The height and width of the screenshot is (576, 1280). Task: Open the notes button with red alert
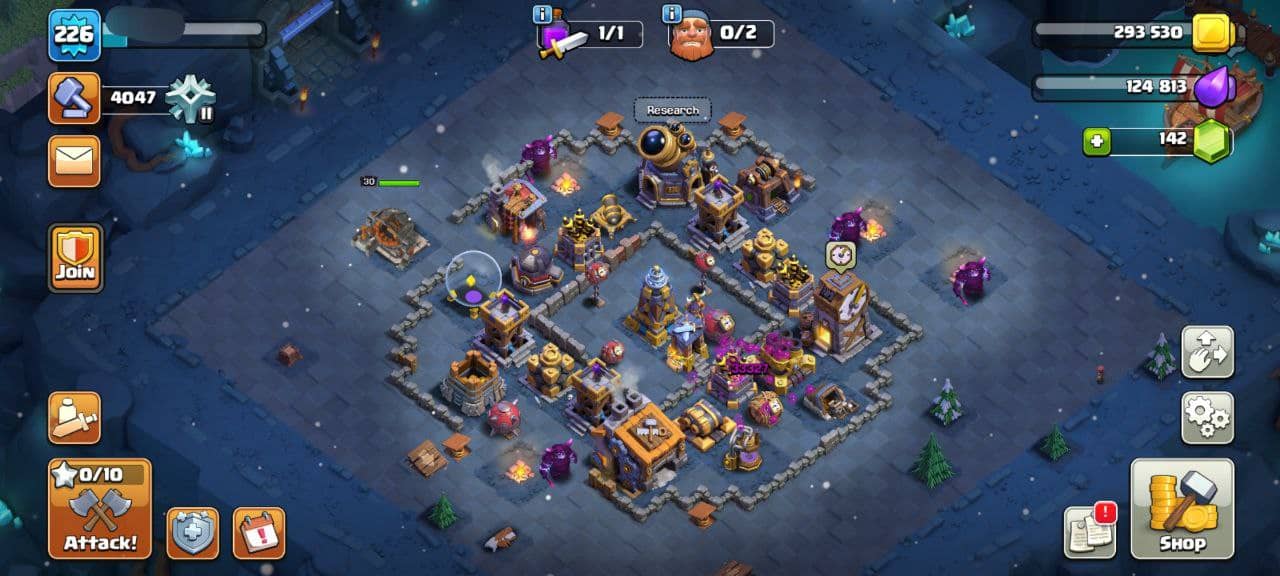coord(1089,531)
